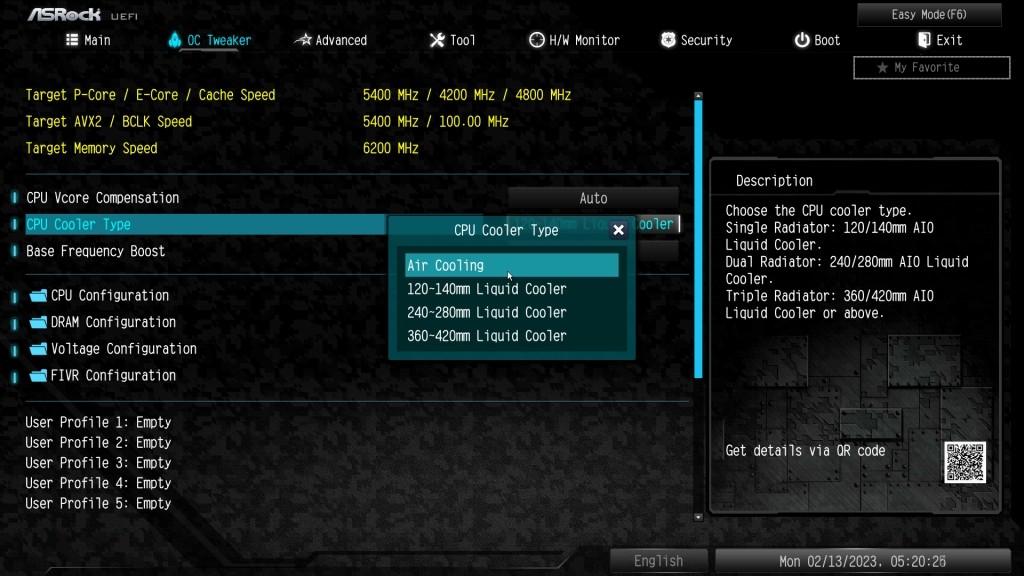Open the Advanced tab
This screenshot has height=576, width=1024.
331,40
